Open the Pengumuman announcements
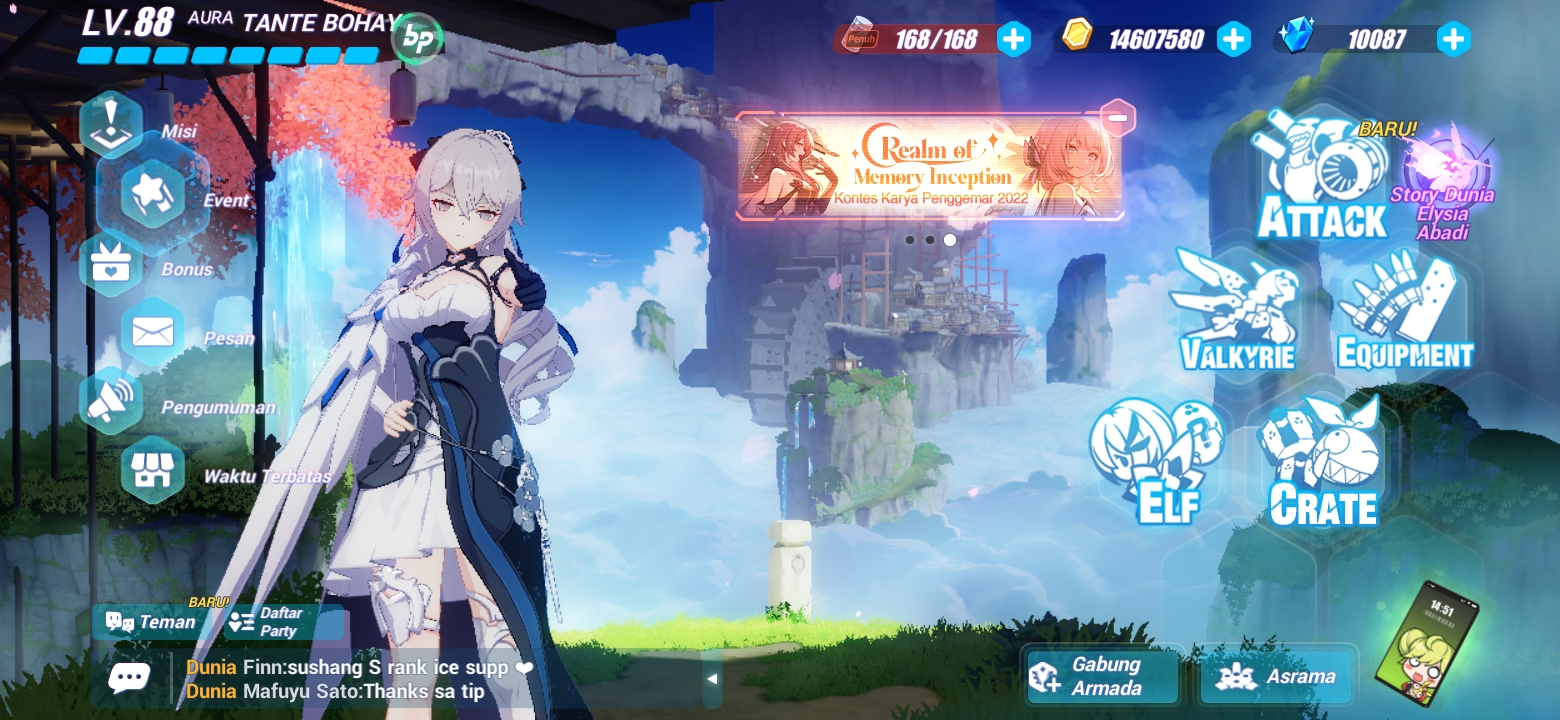1560x720 pixels. [x=110, y=398]
